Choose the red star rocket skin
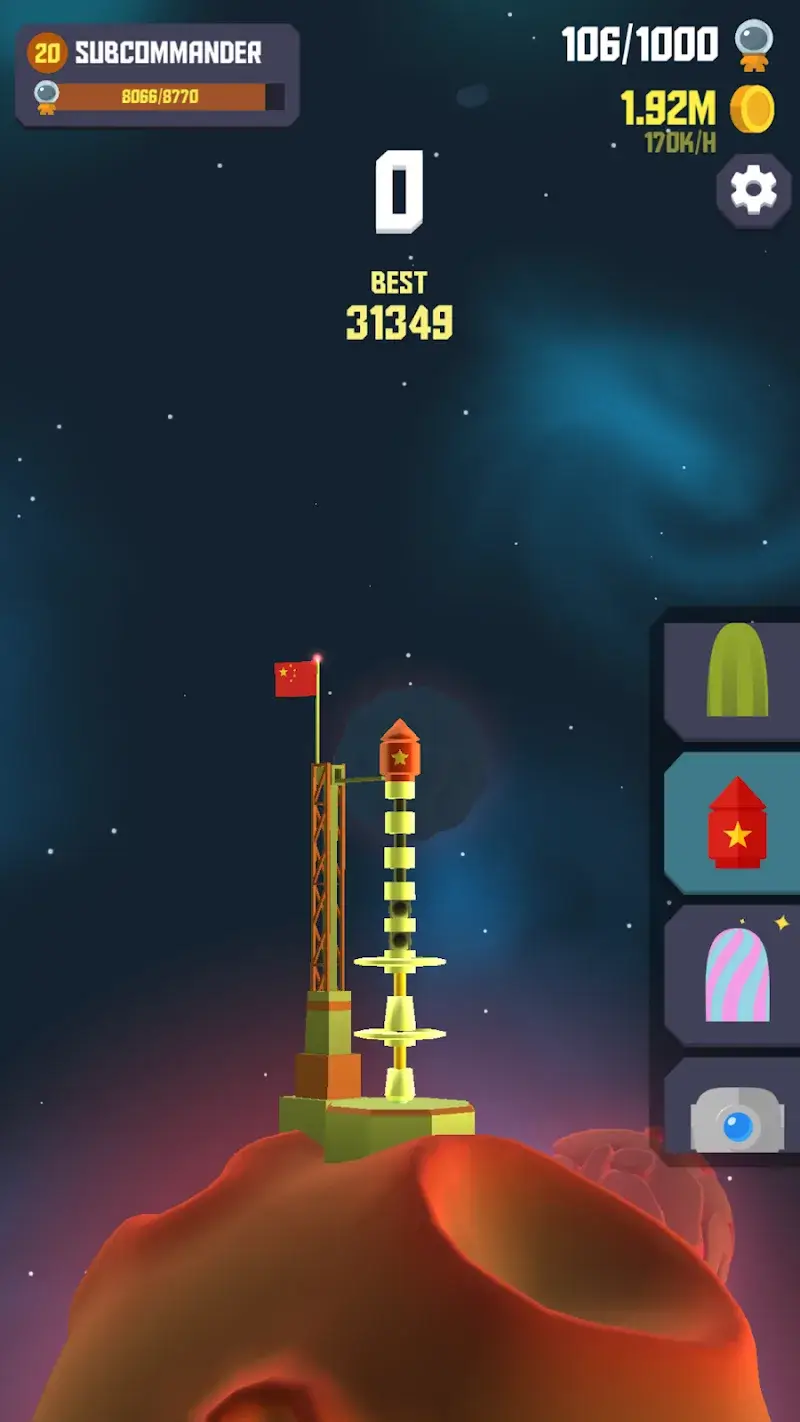 click(x=736, y=823)
